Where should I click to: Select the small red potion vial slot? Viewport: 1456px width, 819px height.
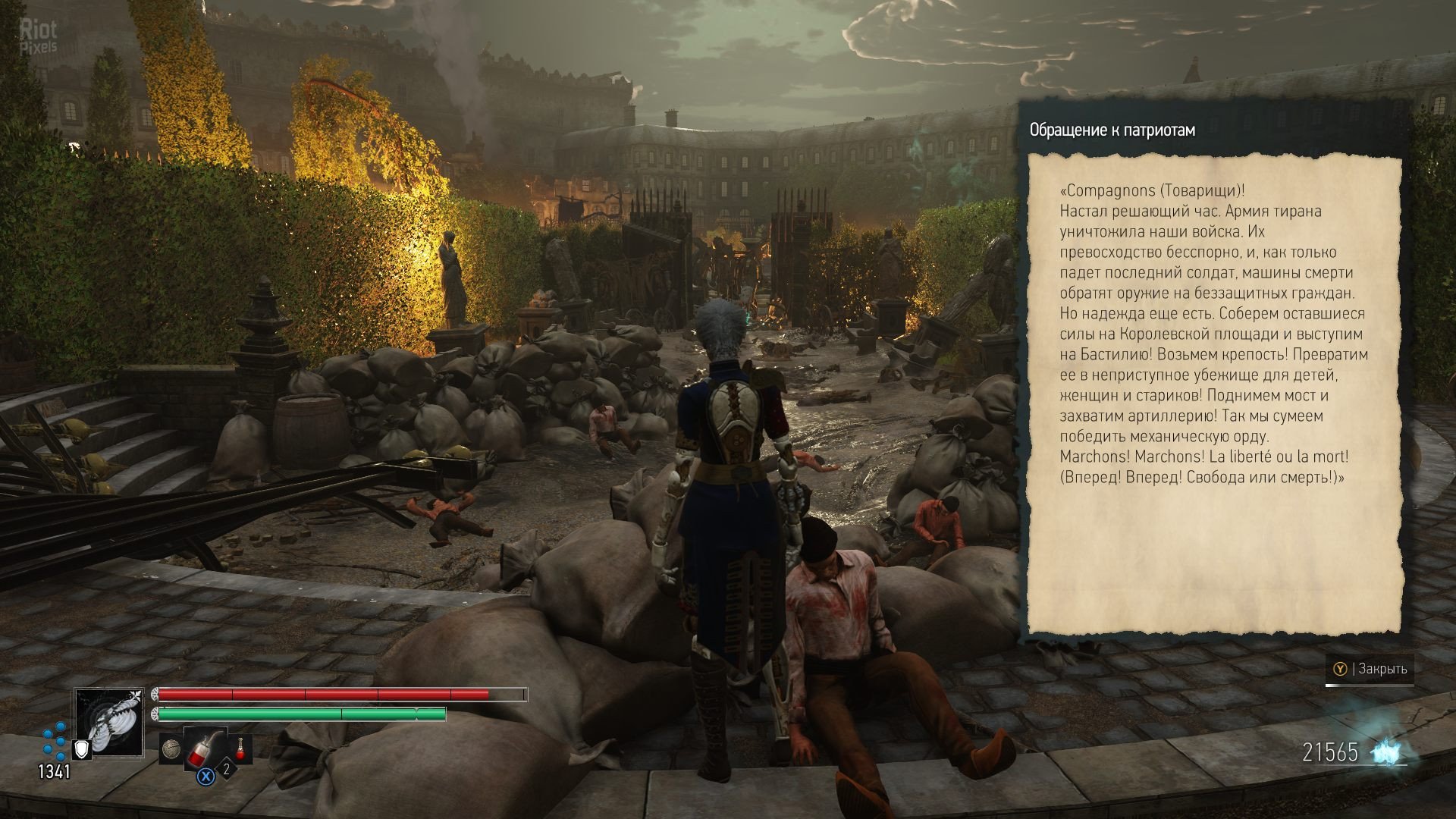[x=240, y=748]
